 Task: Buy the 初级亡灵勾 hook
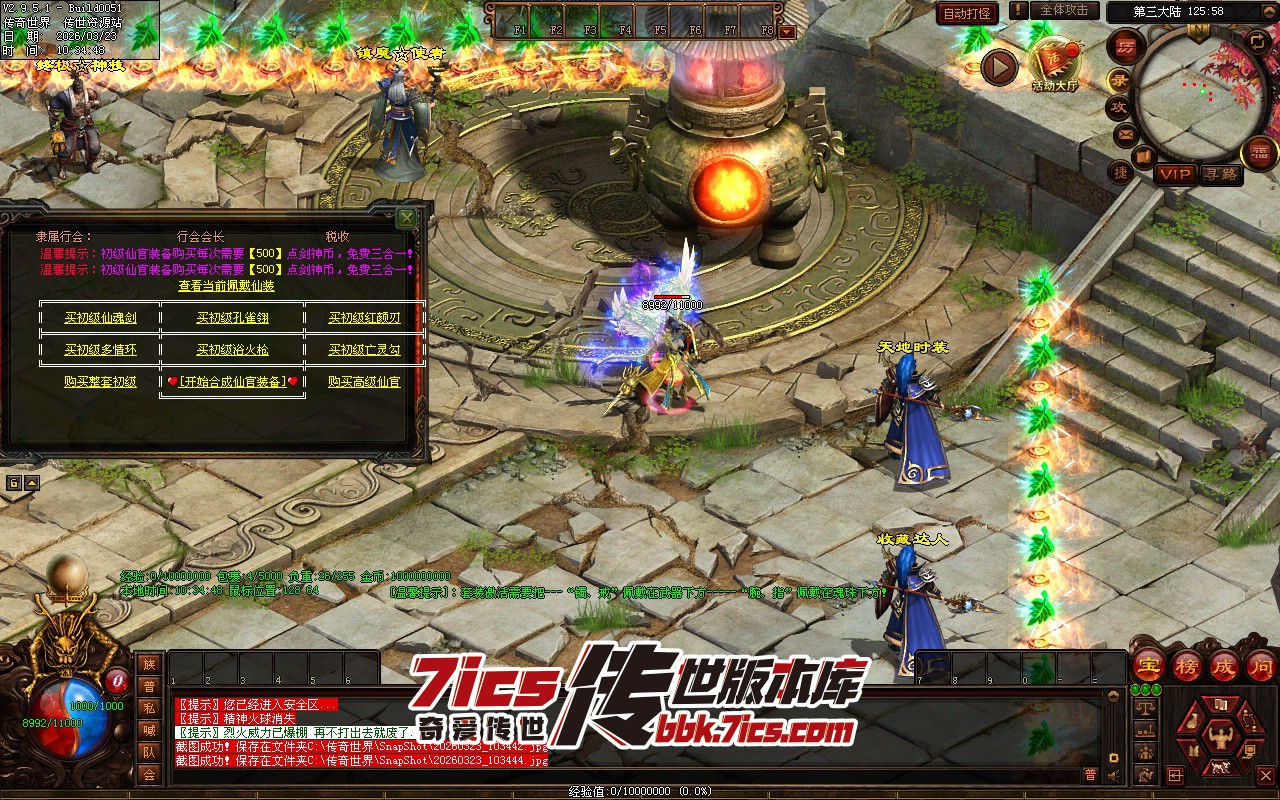click(x=364, y=350)
